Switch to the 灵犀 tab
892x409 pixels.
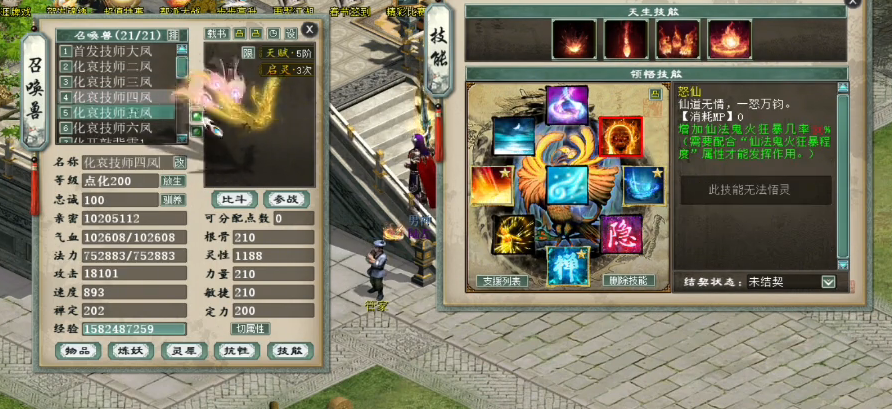pos(184,351)
